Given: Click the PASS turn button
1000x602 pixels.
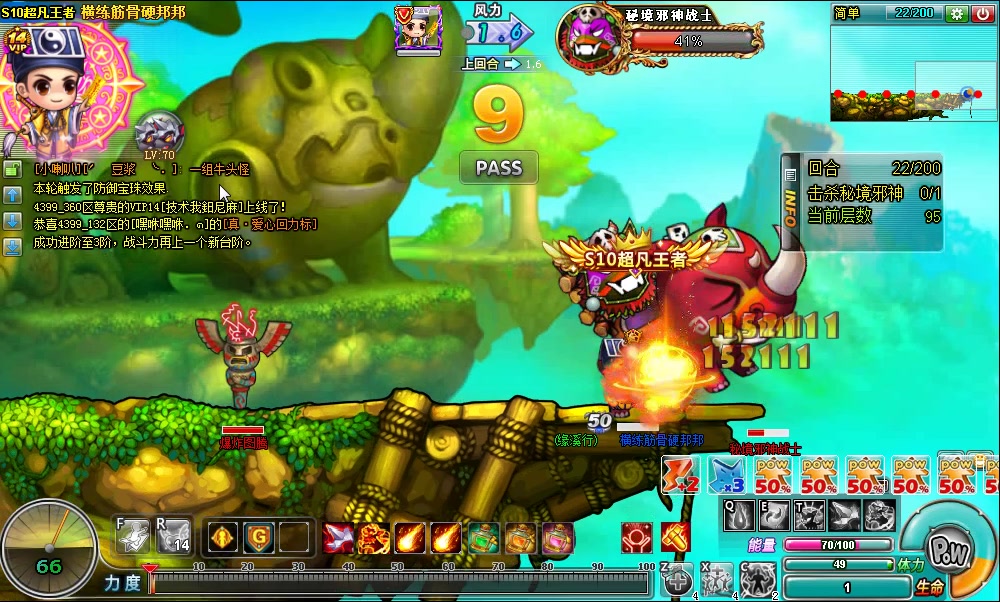Looking at the screenshot, I should point(498,167).
